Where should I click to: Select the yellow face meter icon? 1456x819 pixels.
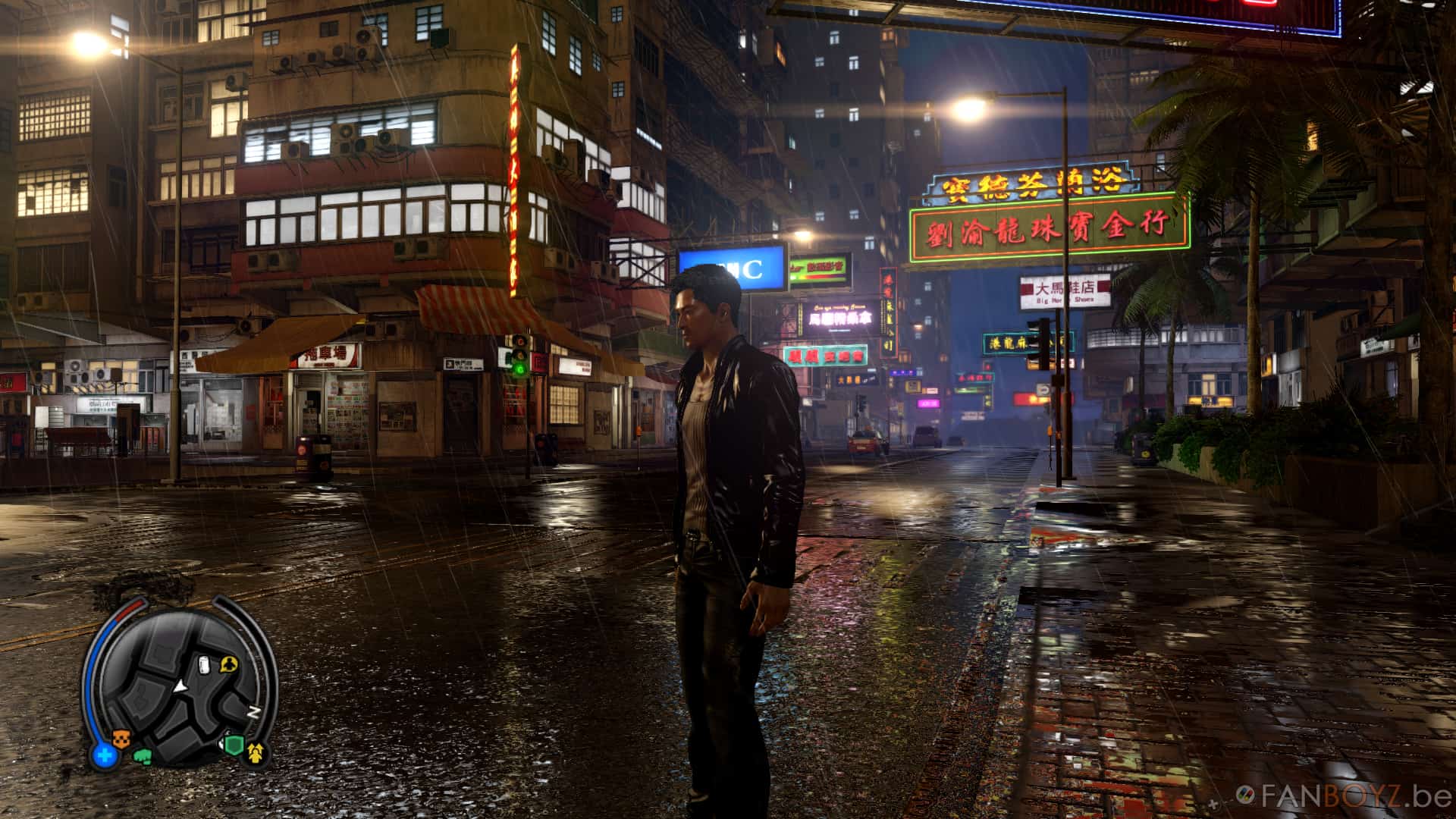click(256, 753)
